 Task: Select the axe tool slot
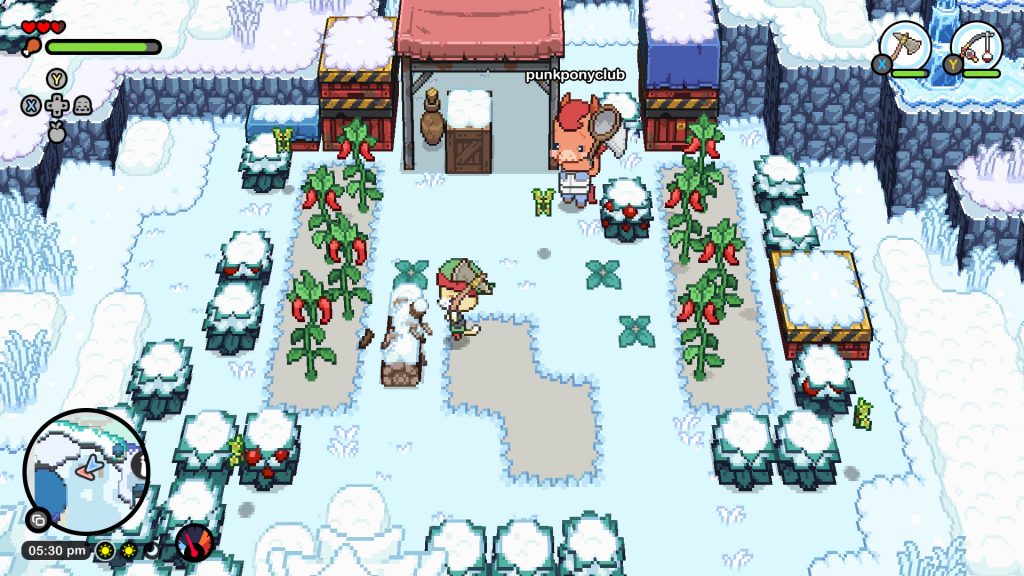tap(905, 46)
